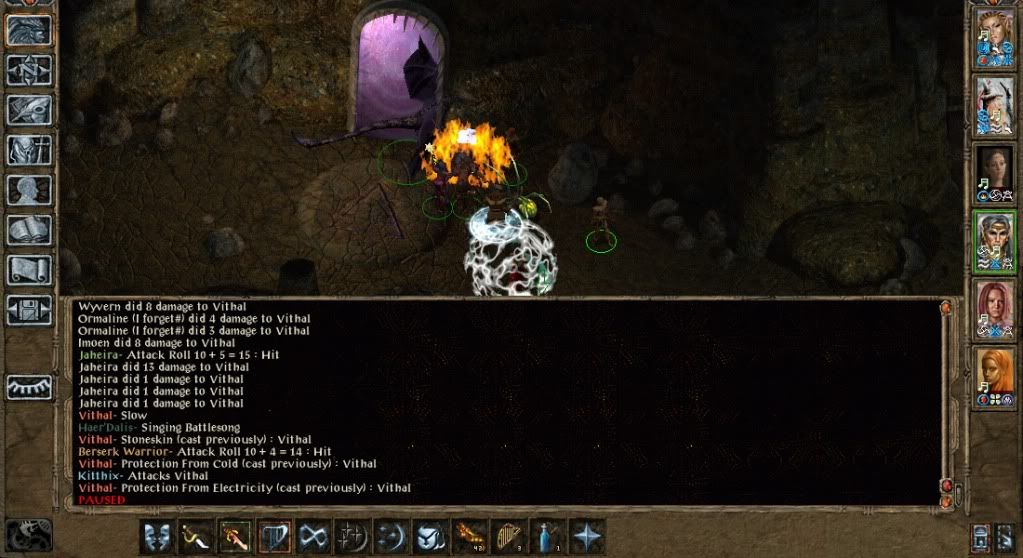Select the dark-haired woman's portrait
Viewport: 1023px width, 558px height.
pos(995,170)
